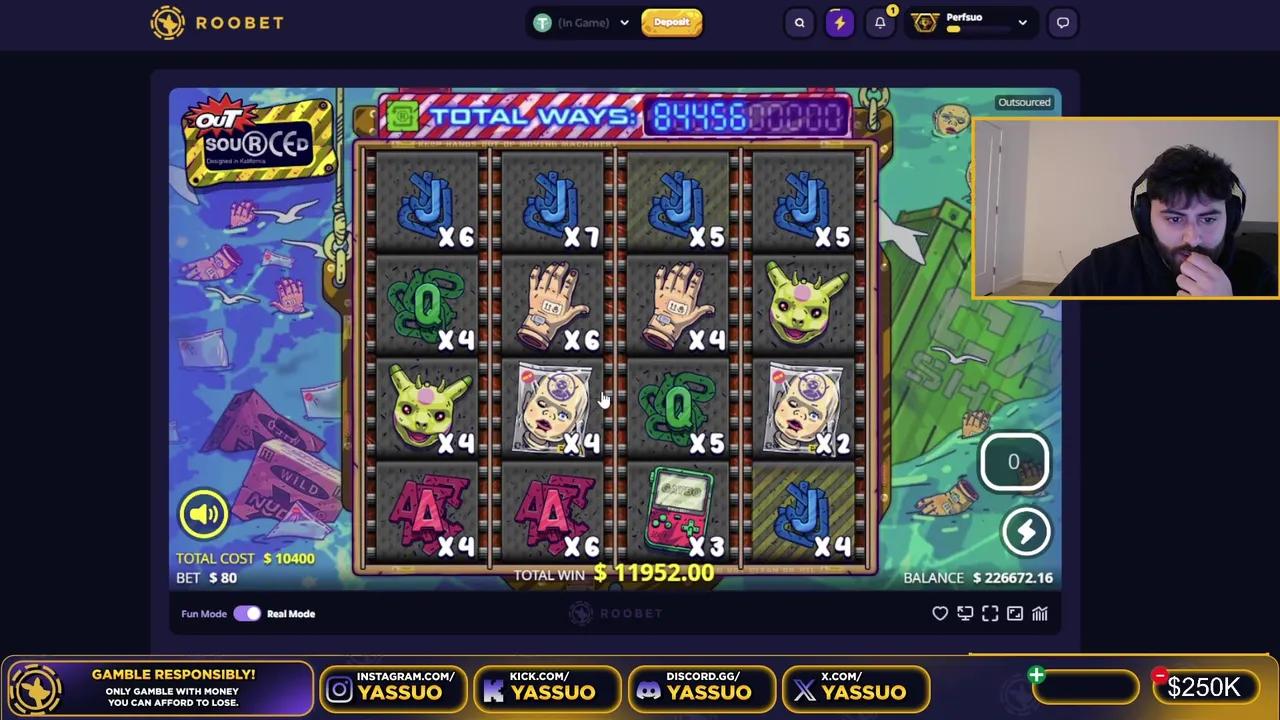Click the purple lightning bolt header button

(839, 22)
